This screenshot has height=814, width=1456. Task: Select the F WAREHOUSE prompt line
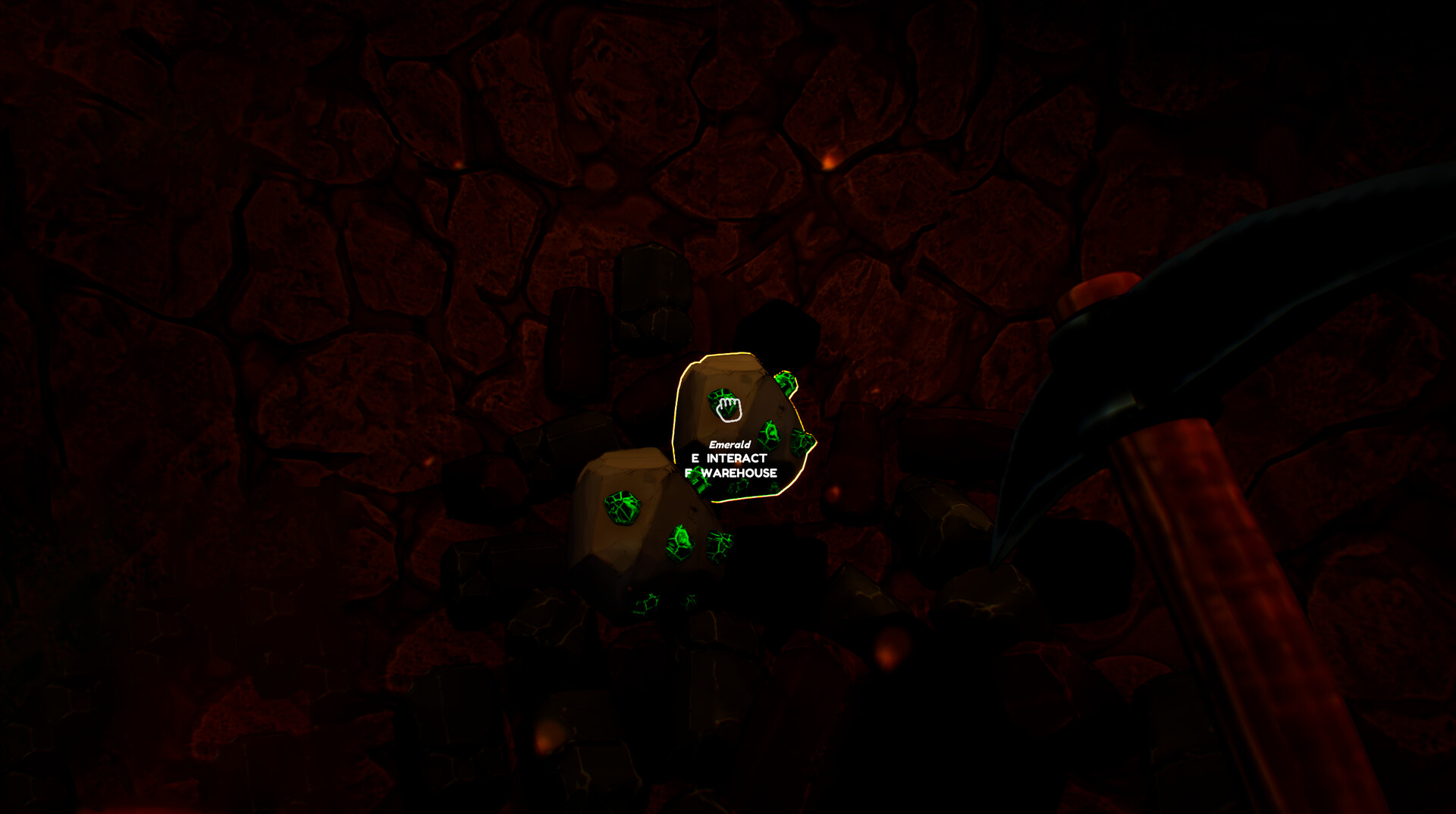[x=731, y=471]
